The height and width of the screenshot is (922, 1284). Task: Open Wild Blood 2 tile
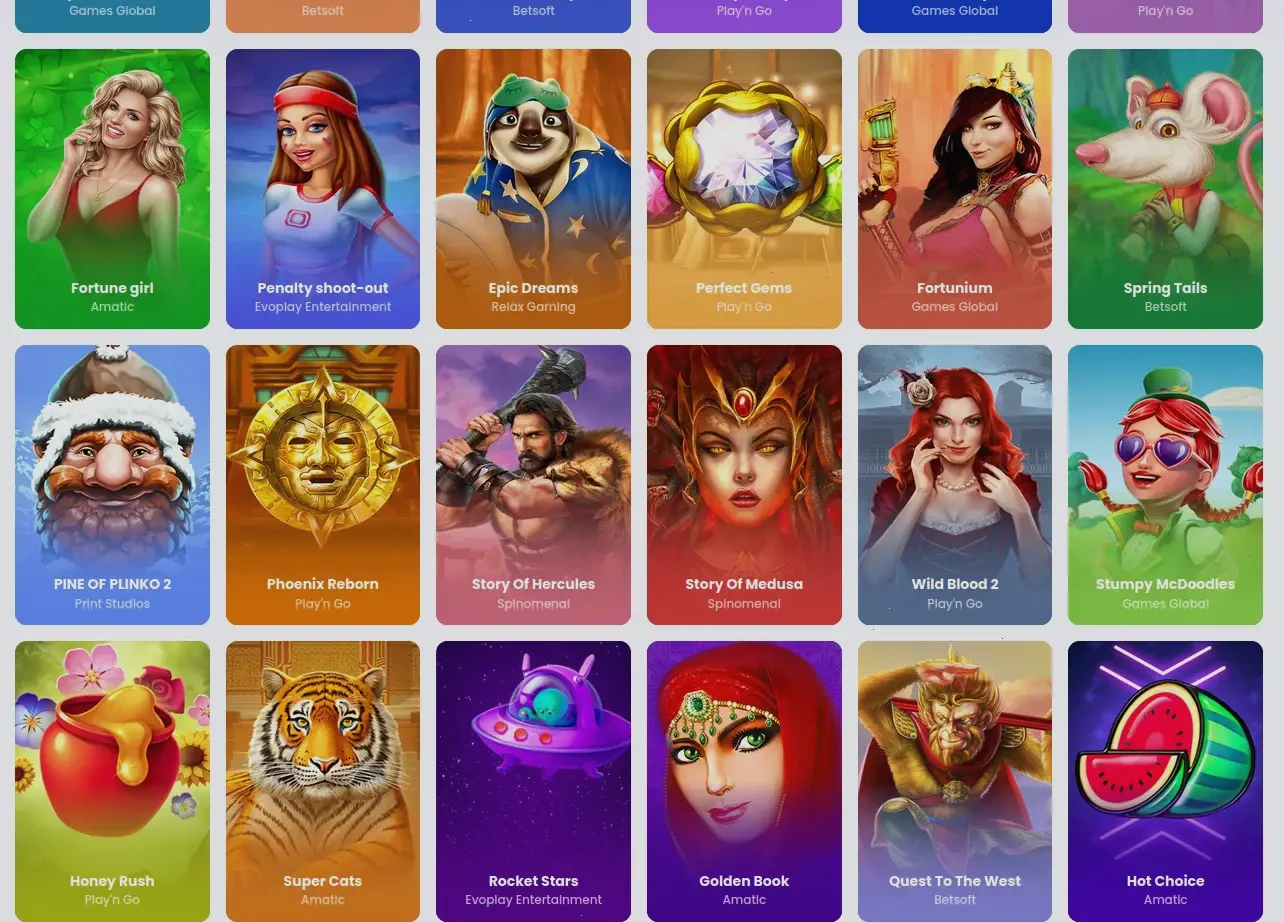pyautogui.click(x=954, y=485)
